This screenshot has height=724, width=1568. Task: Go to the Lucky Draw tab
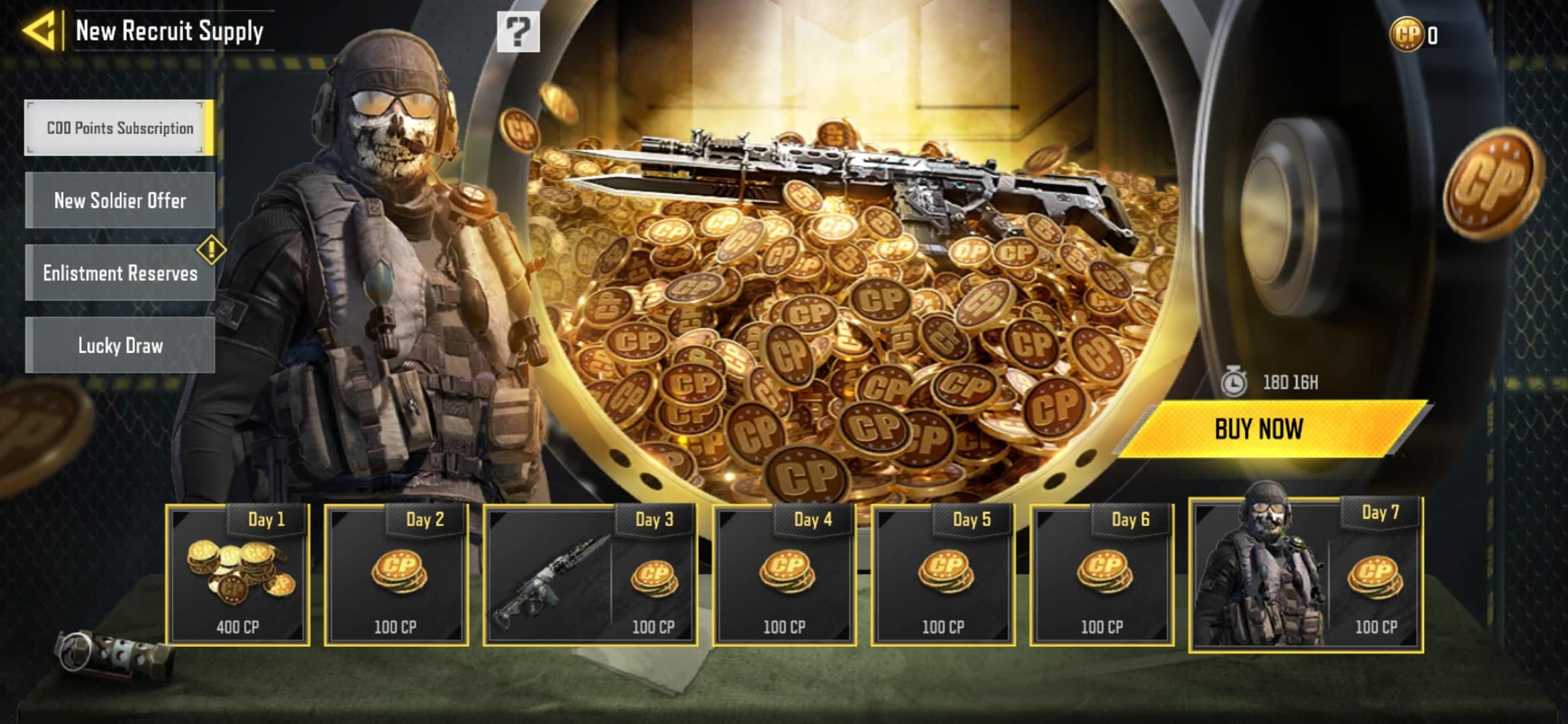(120, 345)
